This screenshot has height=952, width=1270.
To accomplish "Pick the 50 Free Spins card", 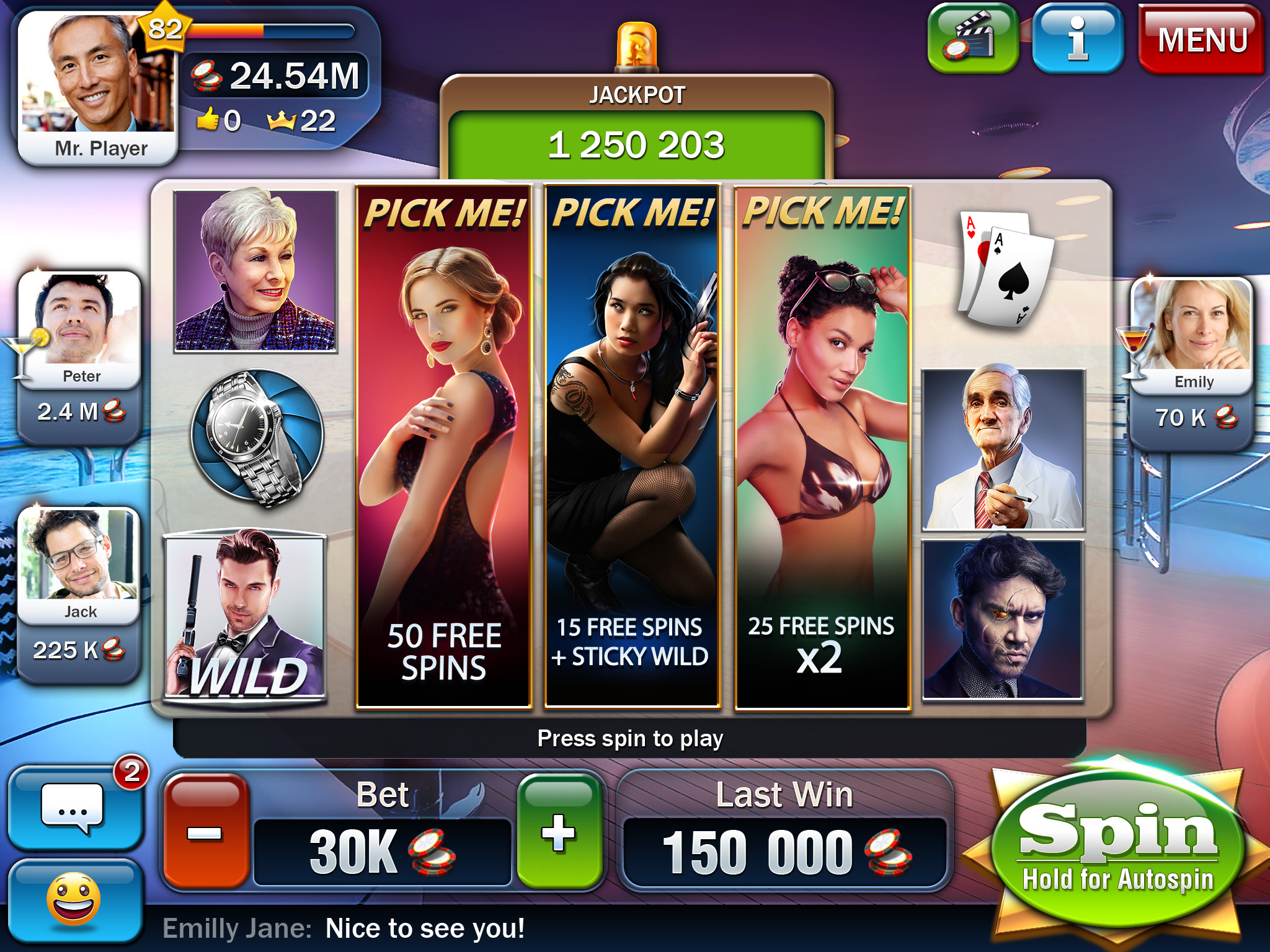I will tap(444, 446).
